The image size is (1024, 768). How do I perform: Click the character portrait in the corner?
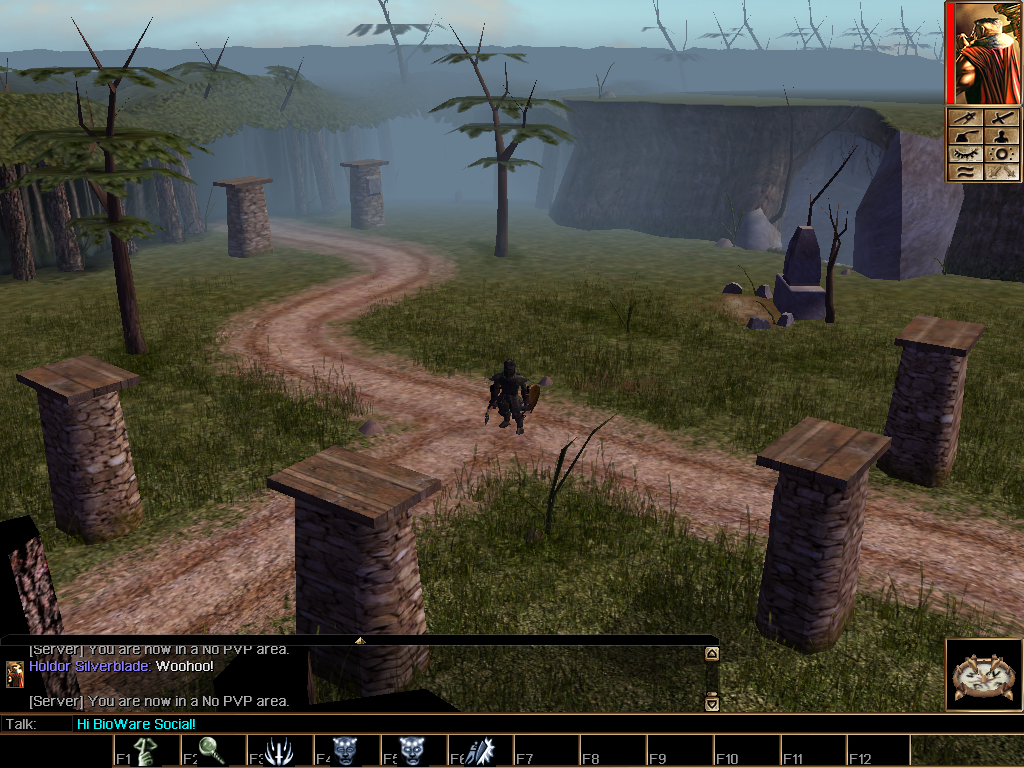click(982, 53)
